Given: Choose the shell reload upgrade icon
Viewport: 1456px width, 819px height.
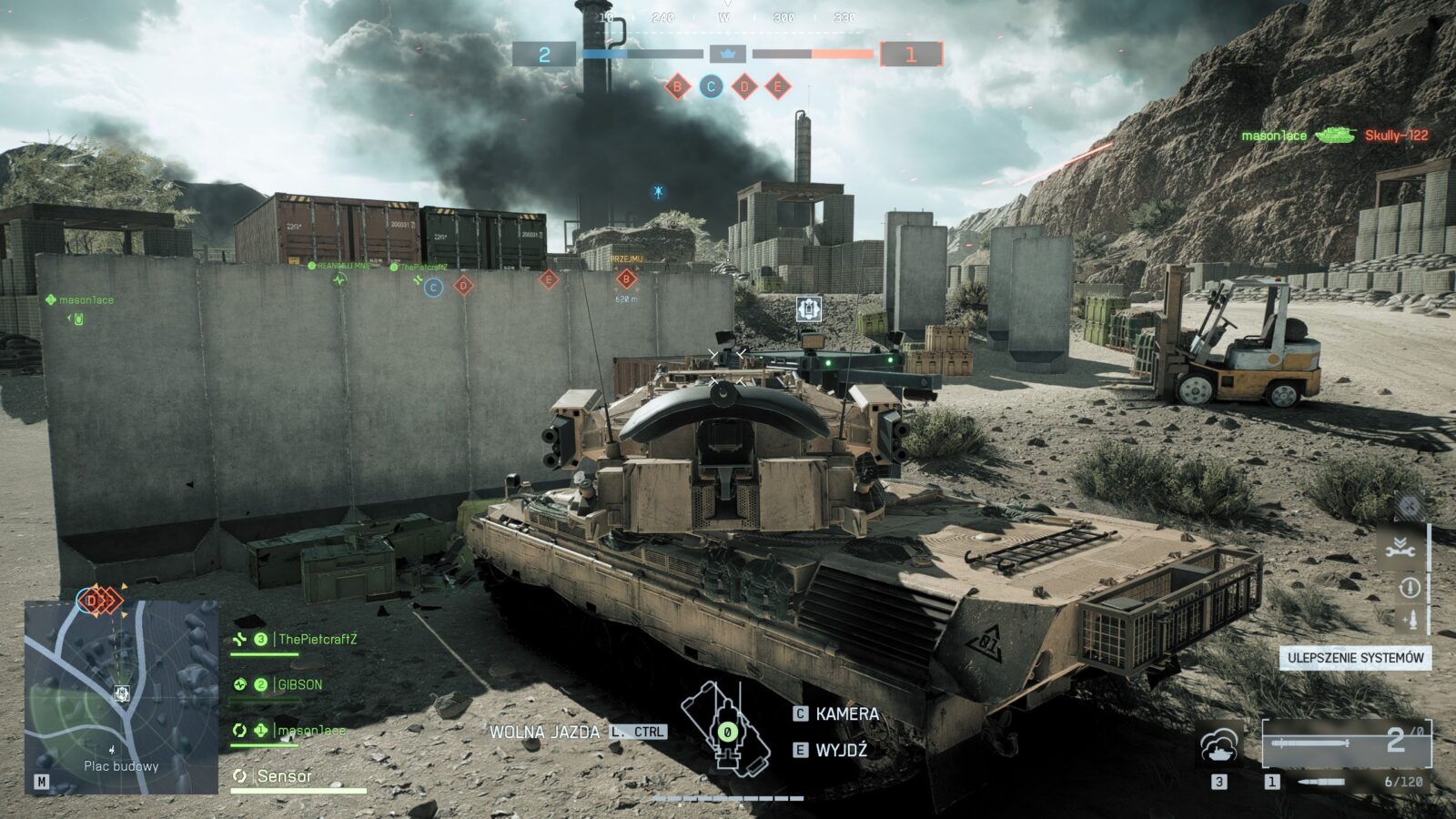Looking at the screenshot, I should tap(1409, 588).
